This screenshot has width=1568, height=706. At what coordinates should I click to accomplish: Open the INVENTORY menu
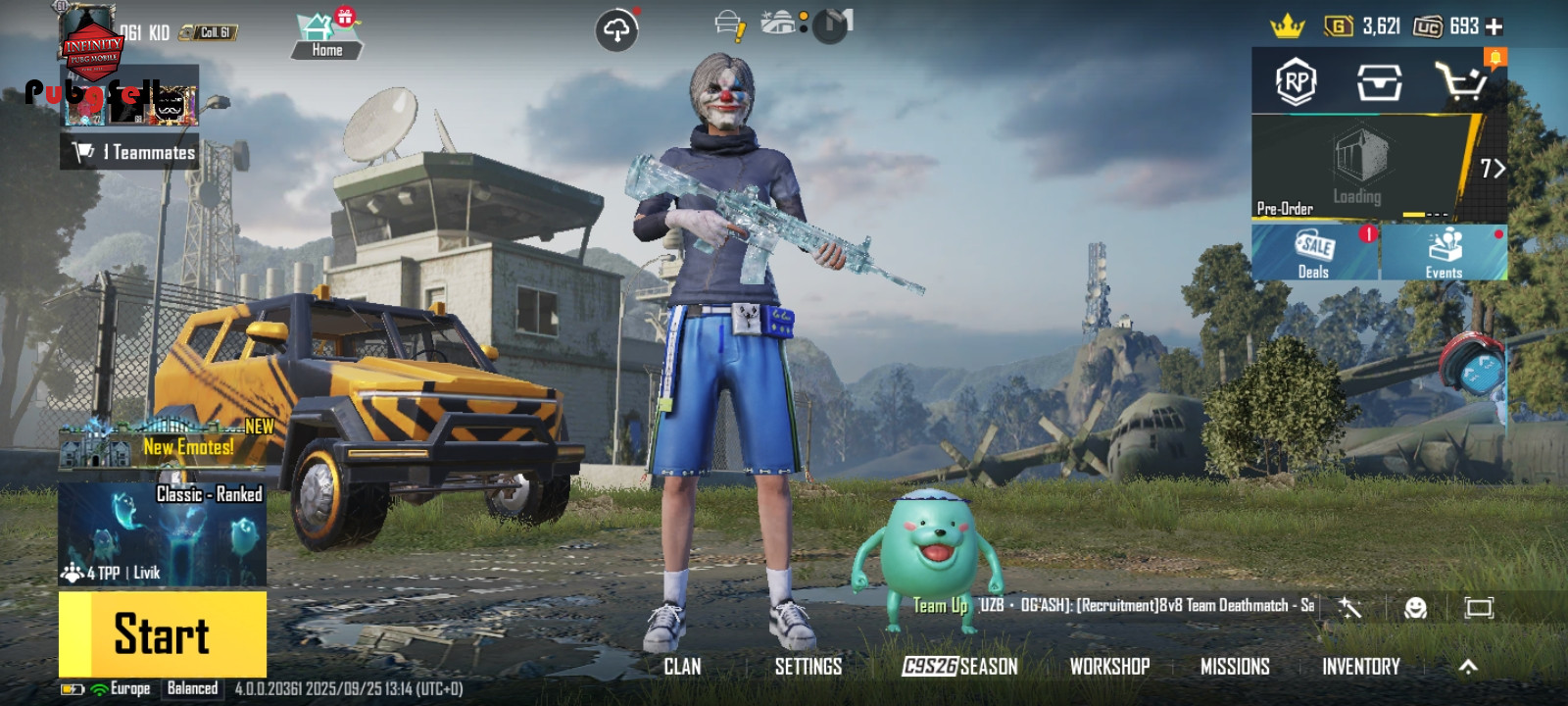pos(1361,667)
